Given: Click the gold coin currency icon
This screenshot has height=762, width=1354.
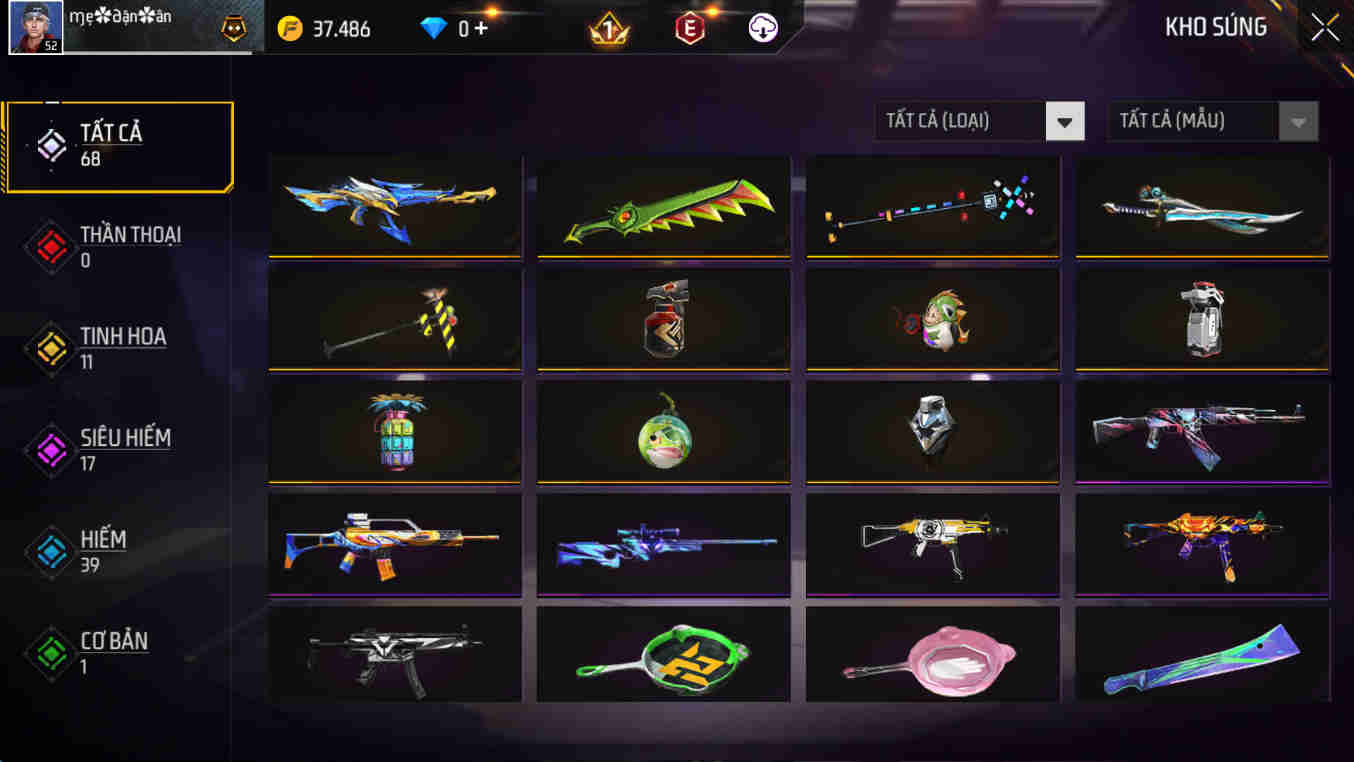Looking at the screenshot, I should (291, 28).
